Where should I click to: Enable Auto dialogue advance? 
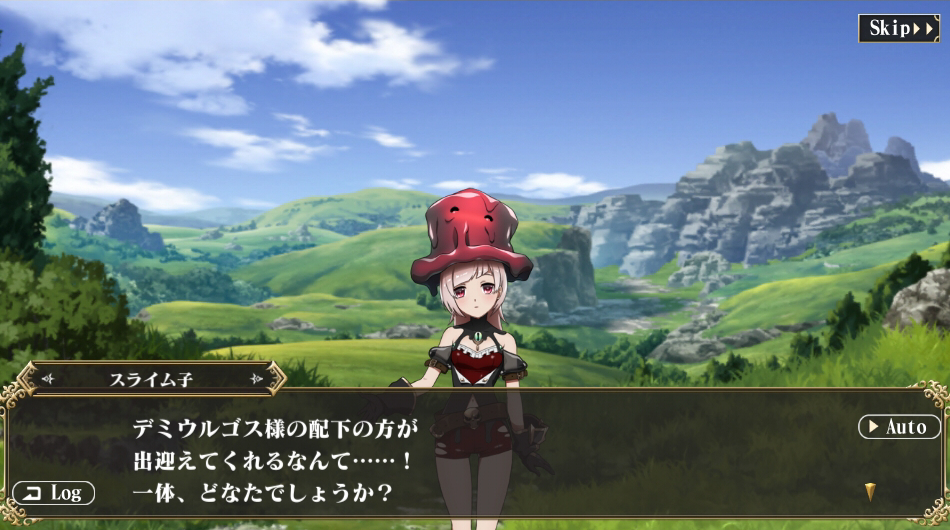click(899, 427)
